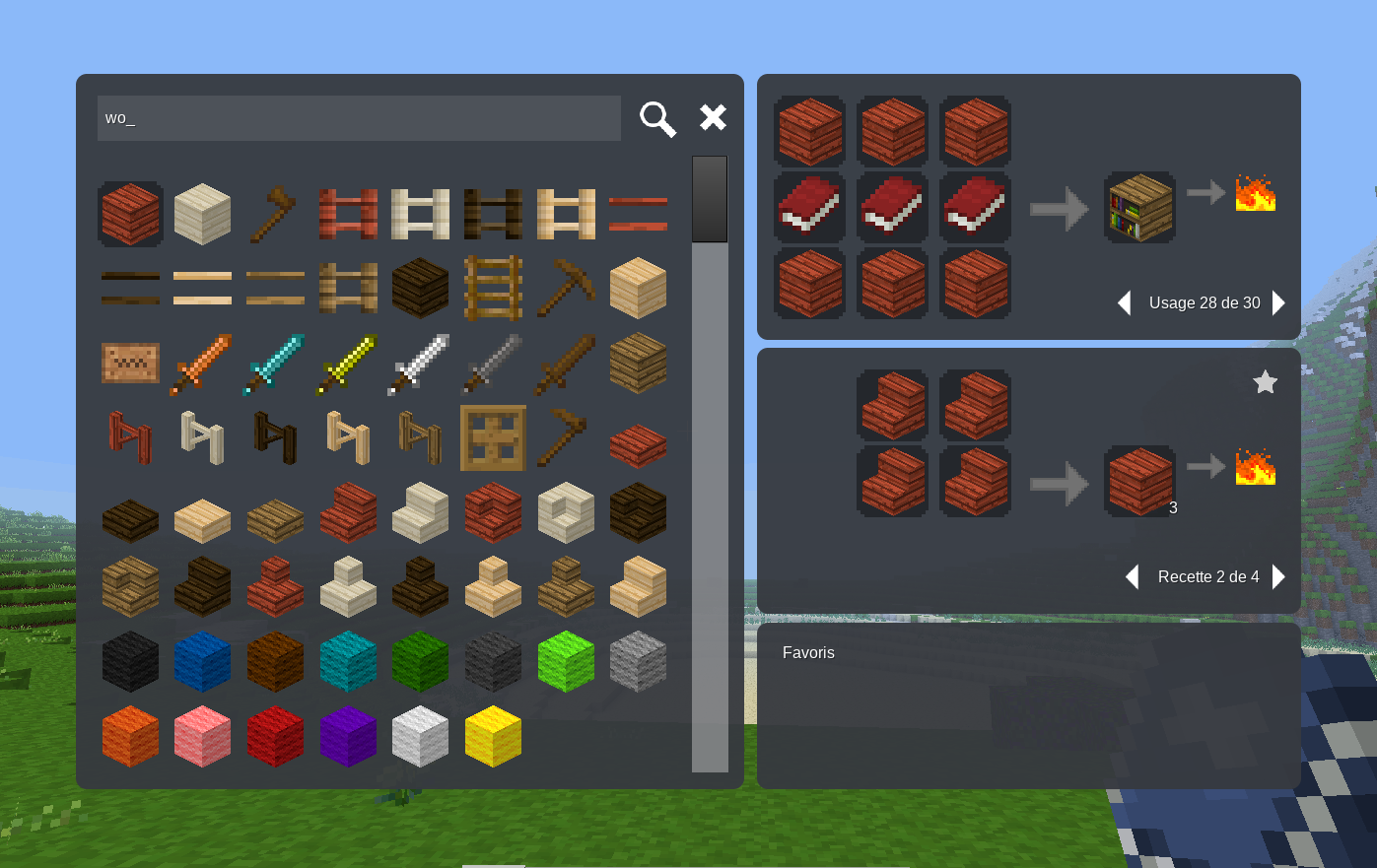Toggle the favorite star on the planks recipe

pyautogui.click(x=1265, y=382)
